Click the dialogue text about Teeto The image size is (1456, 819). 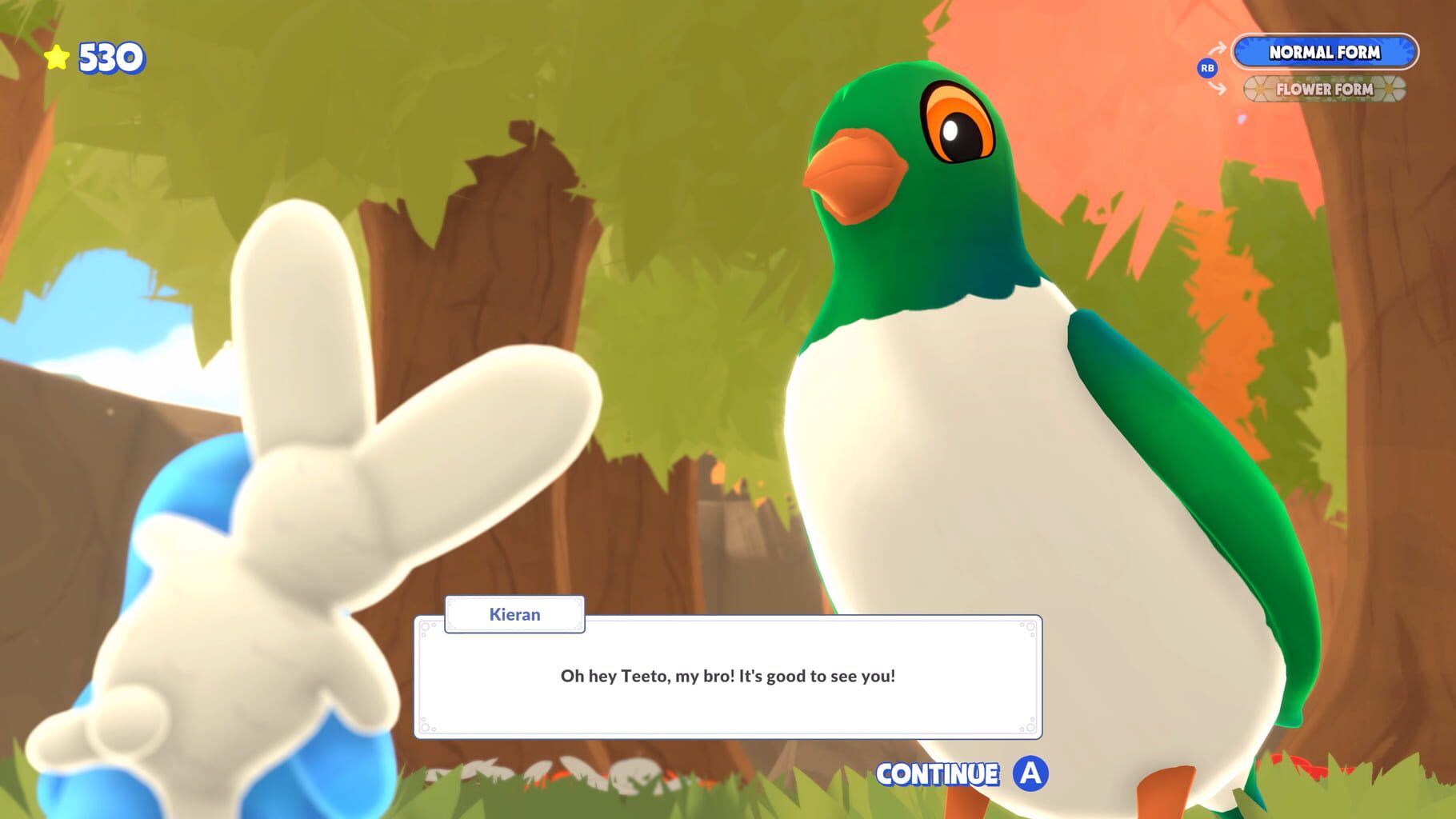coord(728,676)
